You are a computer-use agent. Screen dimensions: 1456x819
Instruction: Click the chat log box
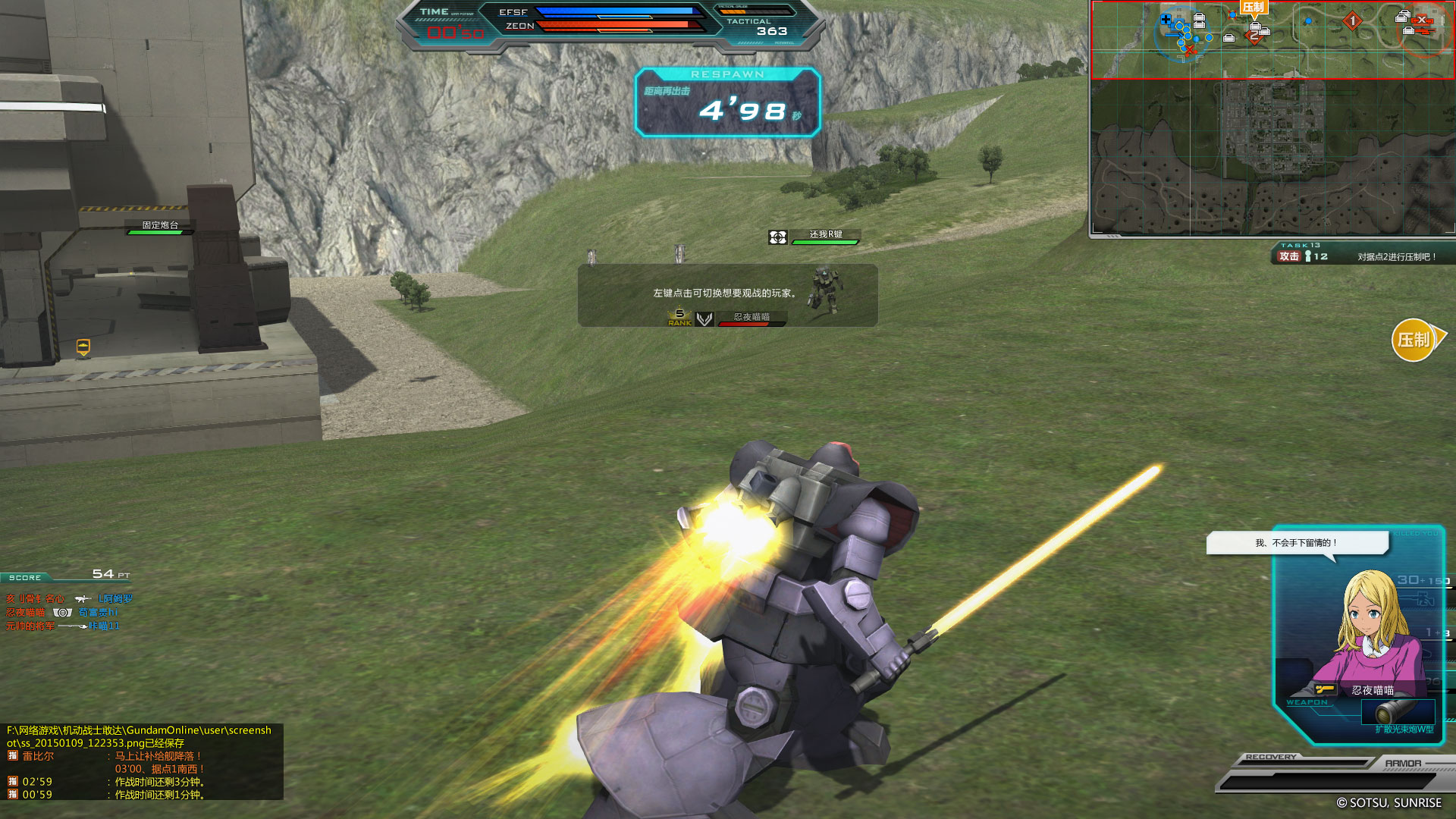click(x=142, y=761)
